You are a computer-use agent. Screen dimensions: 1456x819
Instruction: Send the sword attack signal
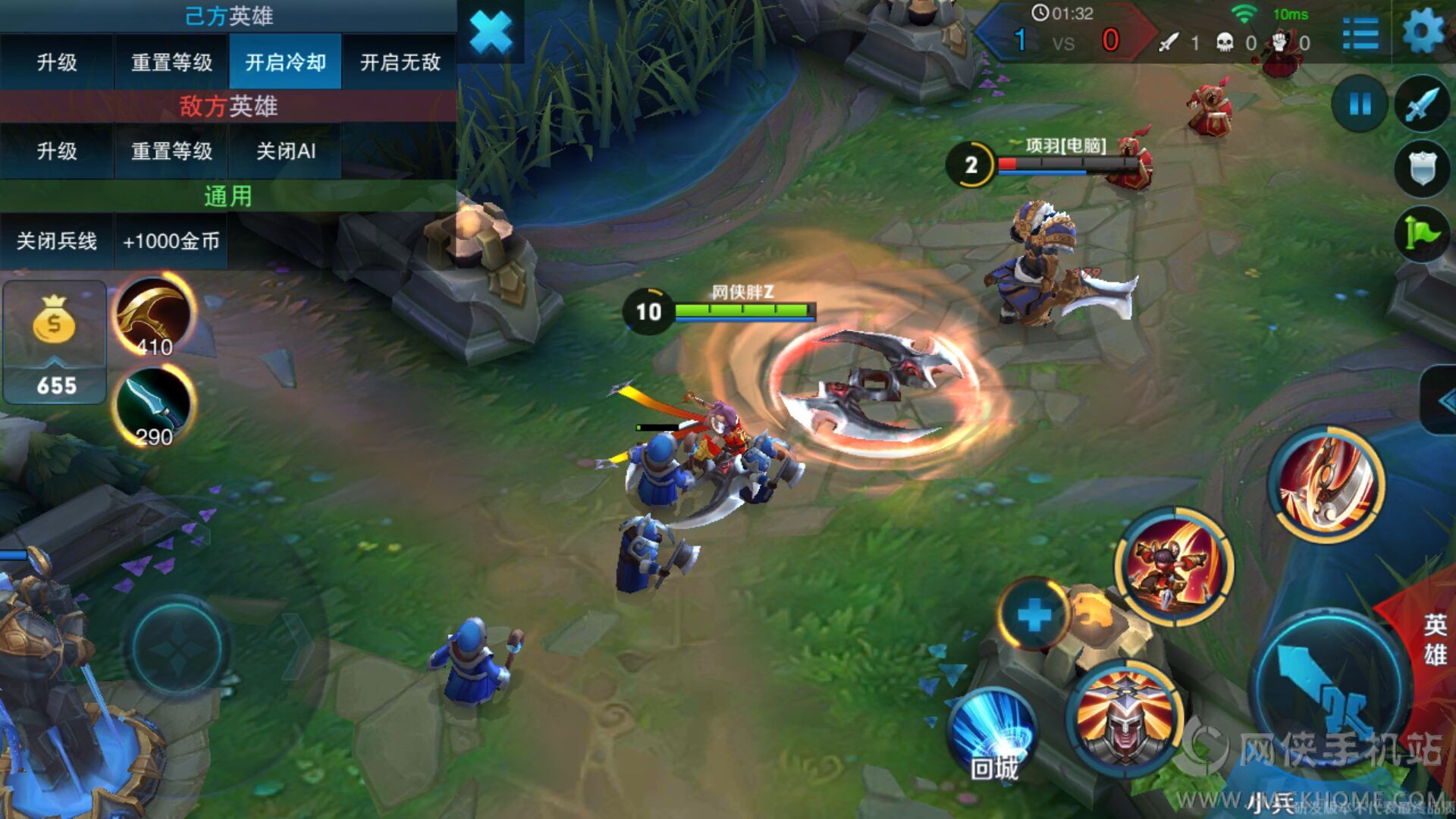coord(1422,104)
